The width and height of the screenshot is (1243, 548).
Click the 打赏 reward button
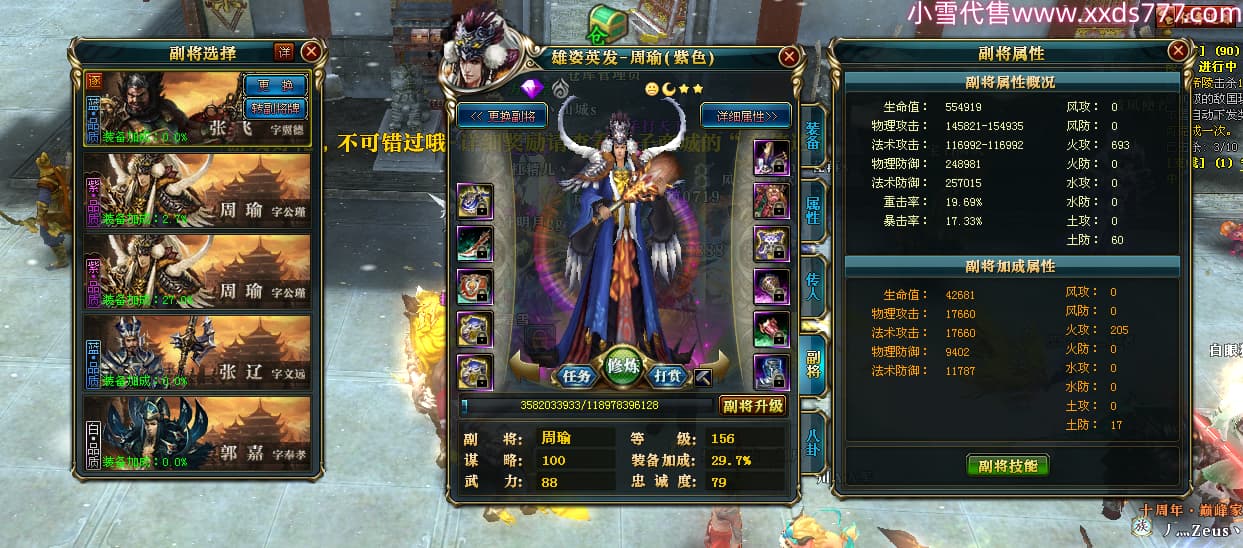click(667, 376)
